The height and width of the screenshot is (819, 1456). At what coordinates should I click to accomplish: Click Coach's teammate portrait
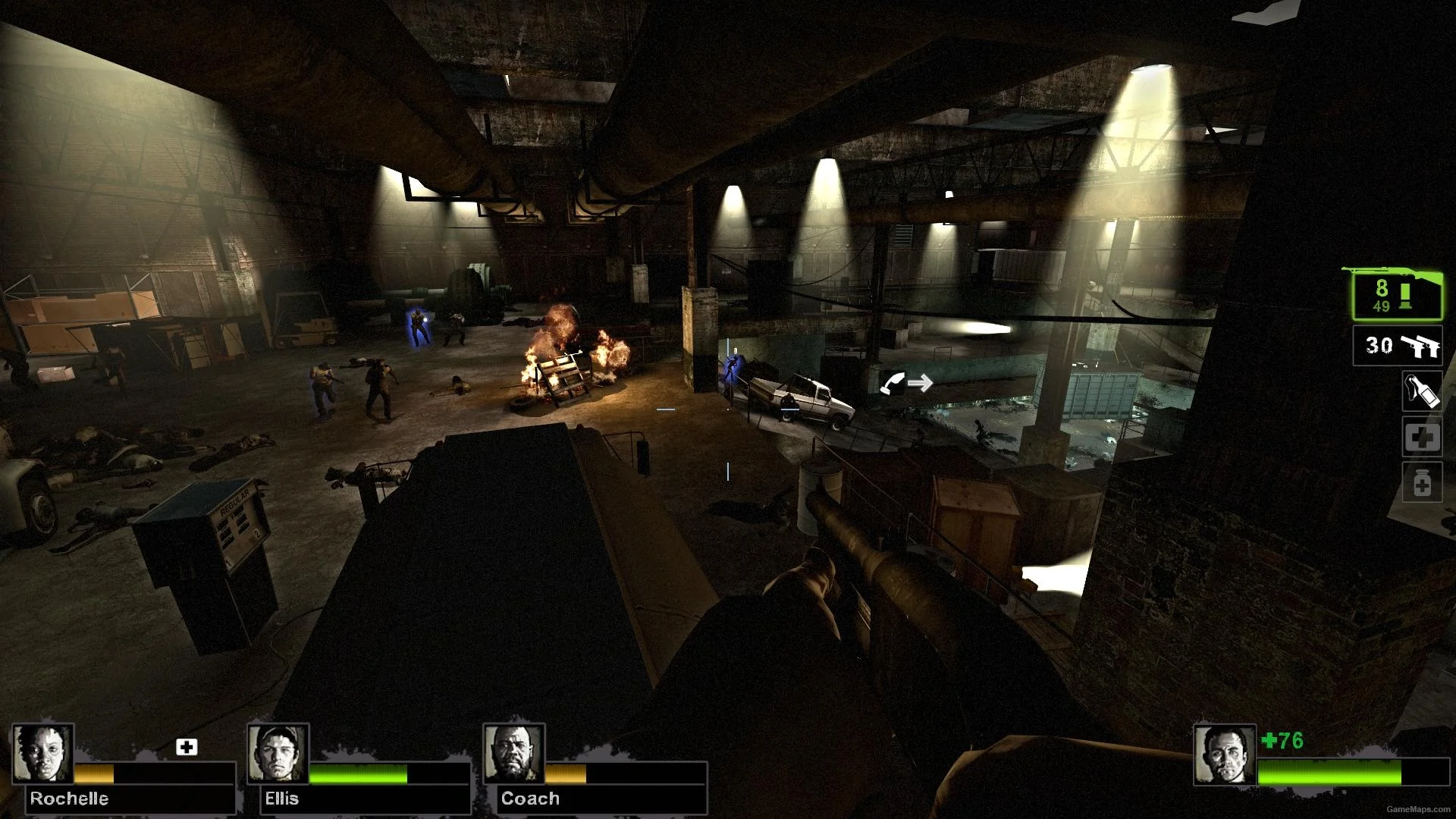click(x=514, y=753)
